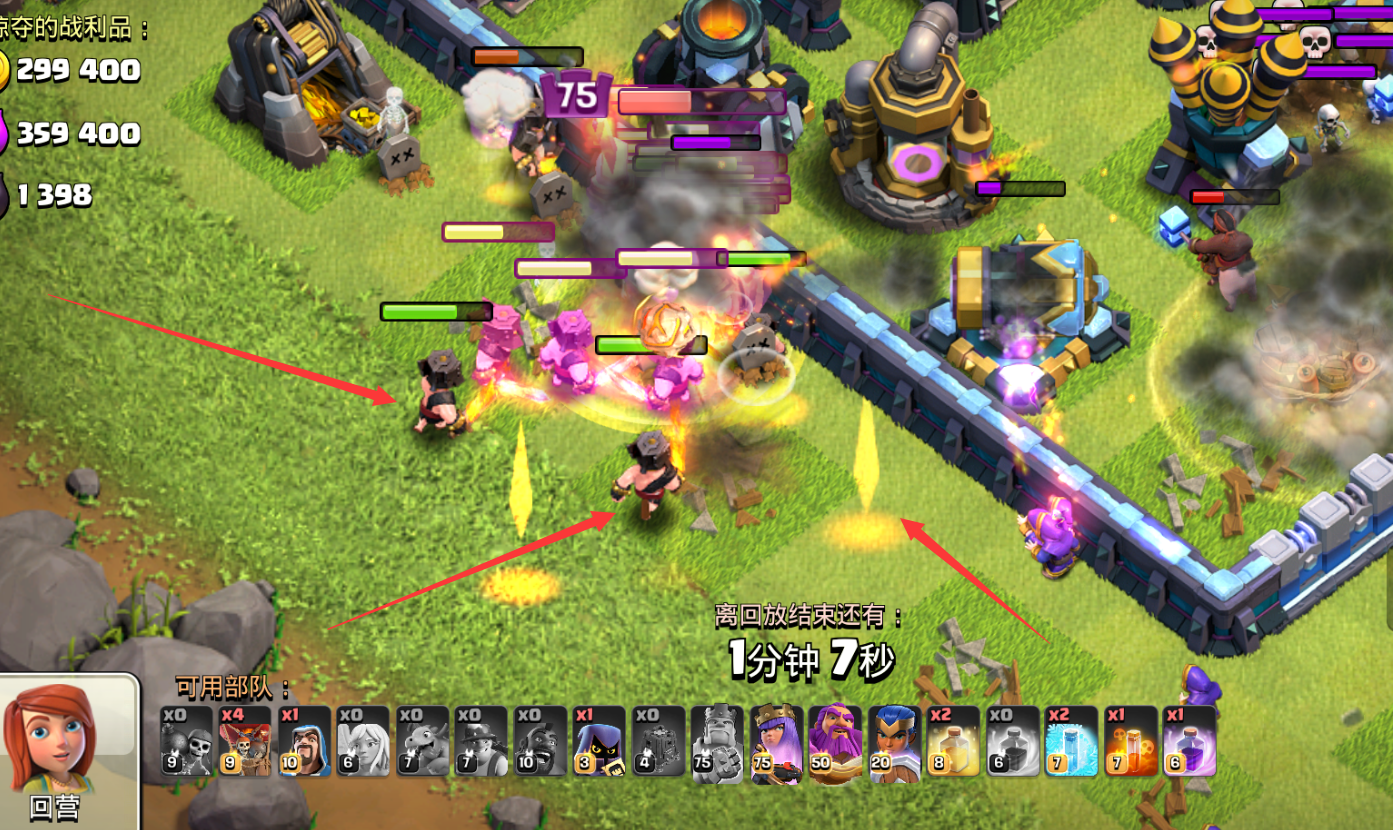The width and height of the screenshot is (1393, 830).
Task: Select the Royal Champion hero slot
Action: click(x=895, y=741)
